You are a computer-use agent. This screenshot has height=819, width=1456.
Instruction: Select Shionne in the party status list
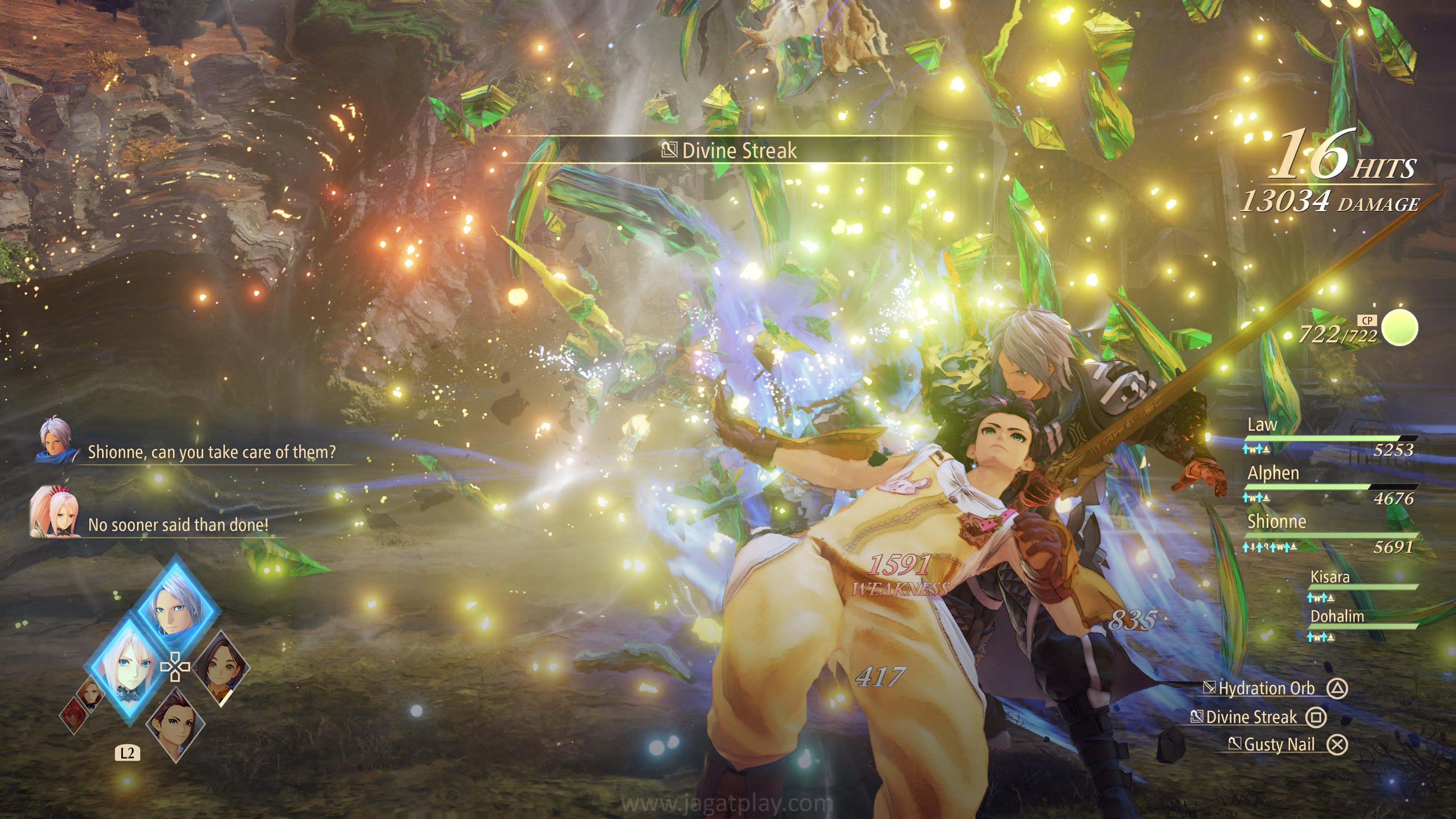click(x=1277, y=522)
